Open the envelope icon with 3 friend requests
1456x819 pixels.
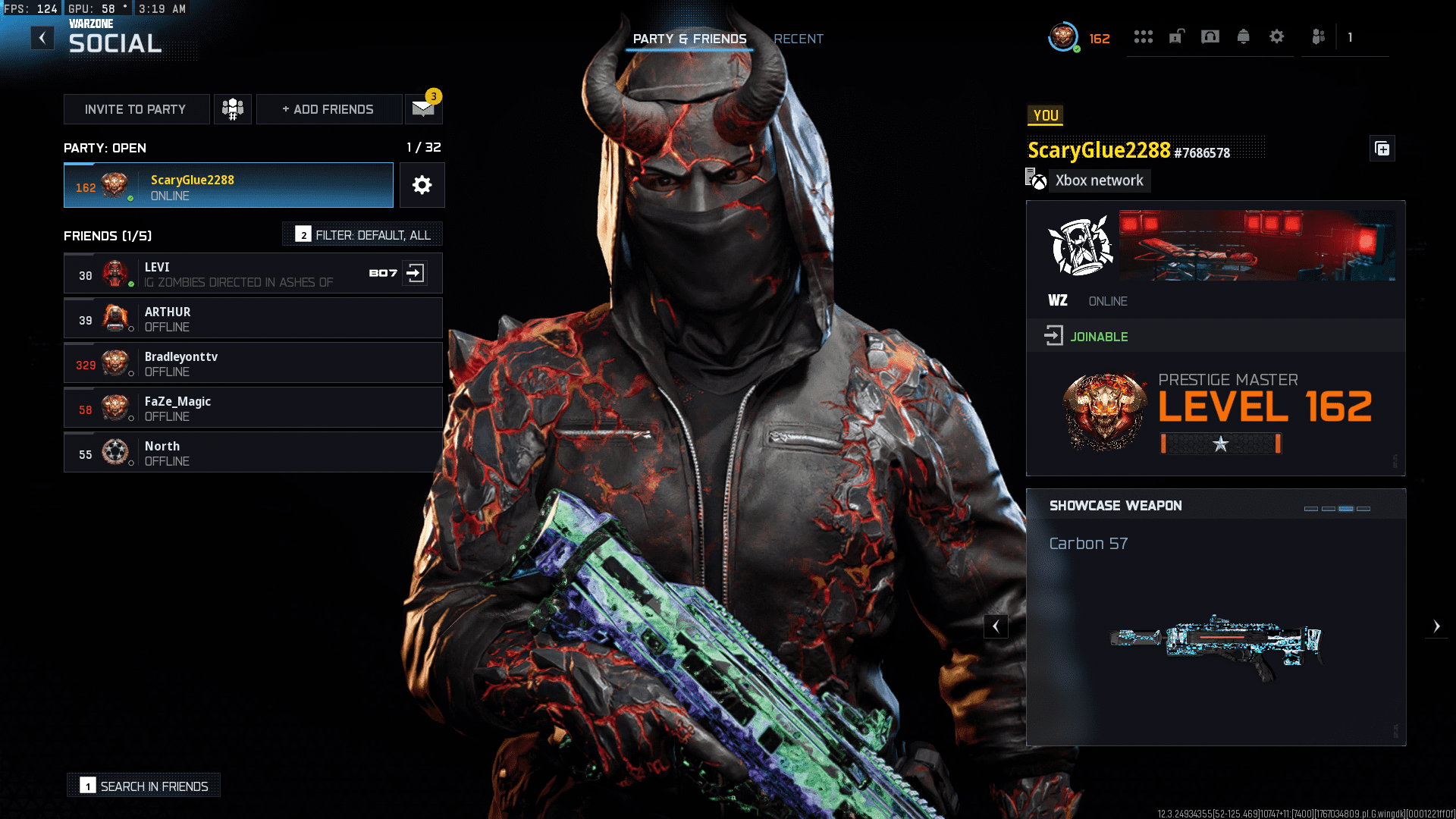[422, 108]
